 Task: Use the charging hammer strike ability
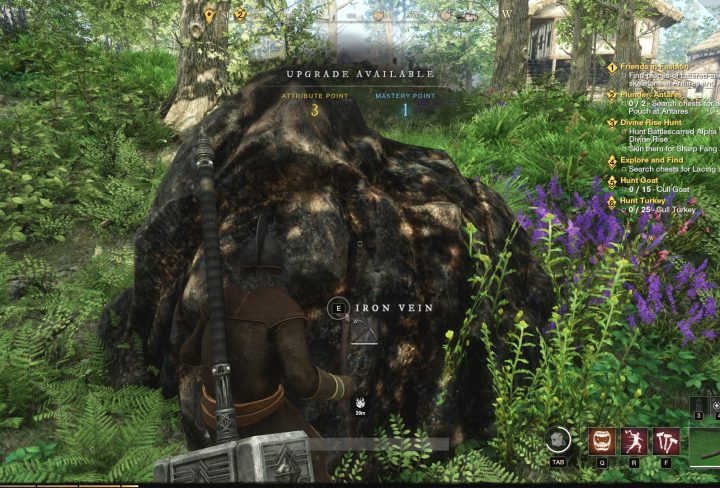click(x=634, y=441)
